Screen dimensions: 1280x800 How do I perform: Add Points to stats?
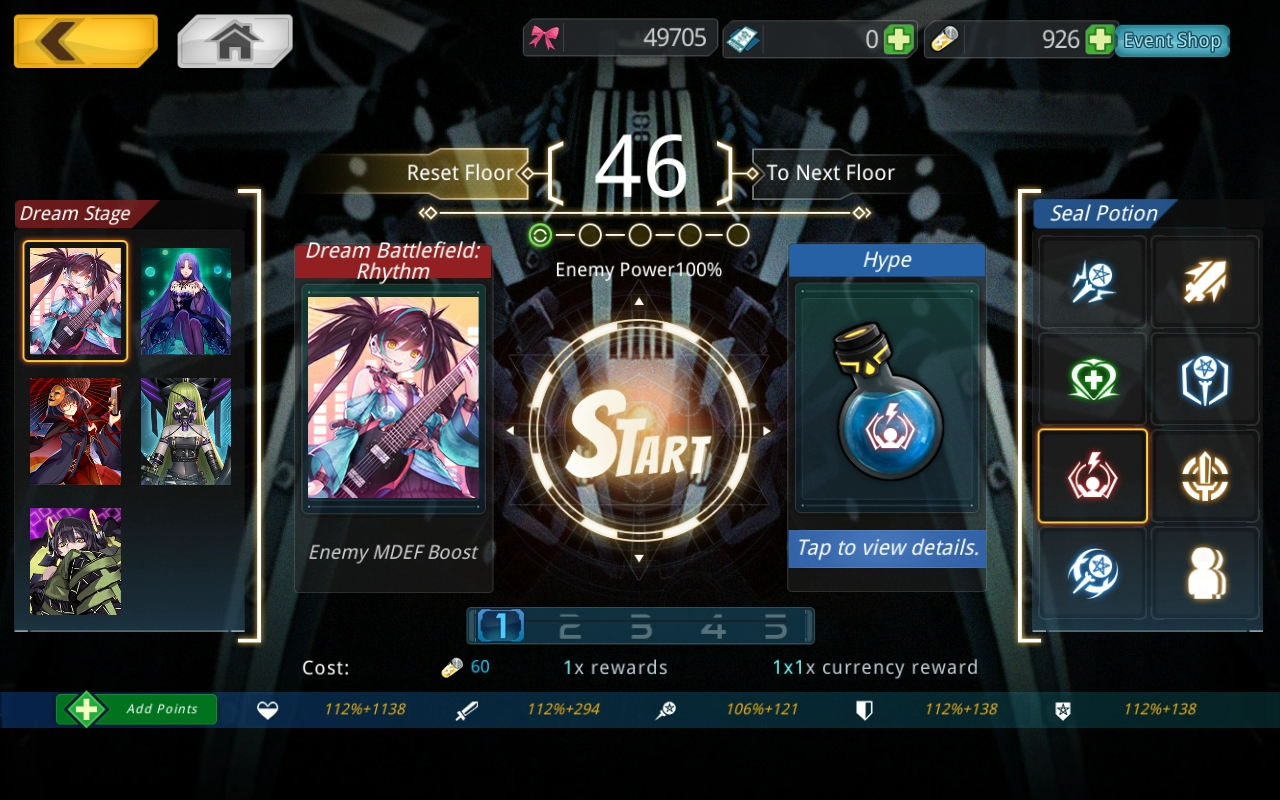(x=137, y=709)
